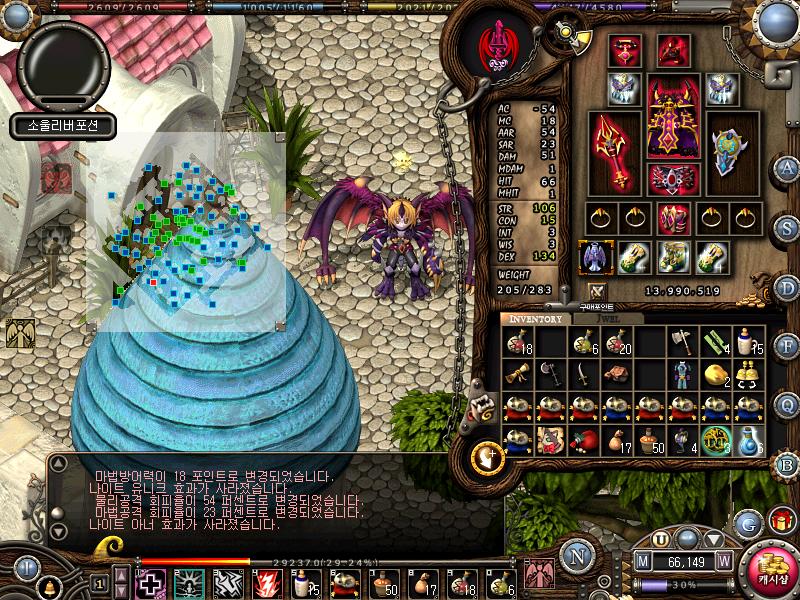Select the battle axe in inventory
800x600 pixels.
point(683,340)
